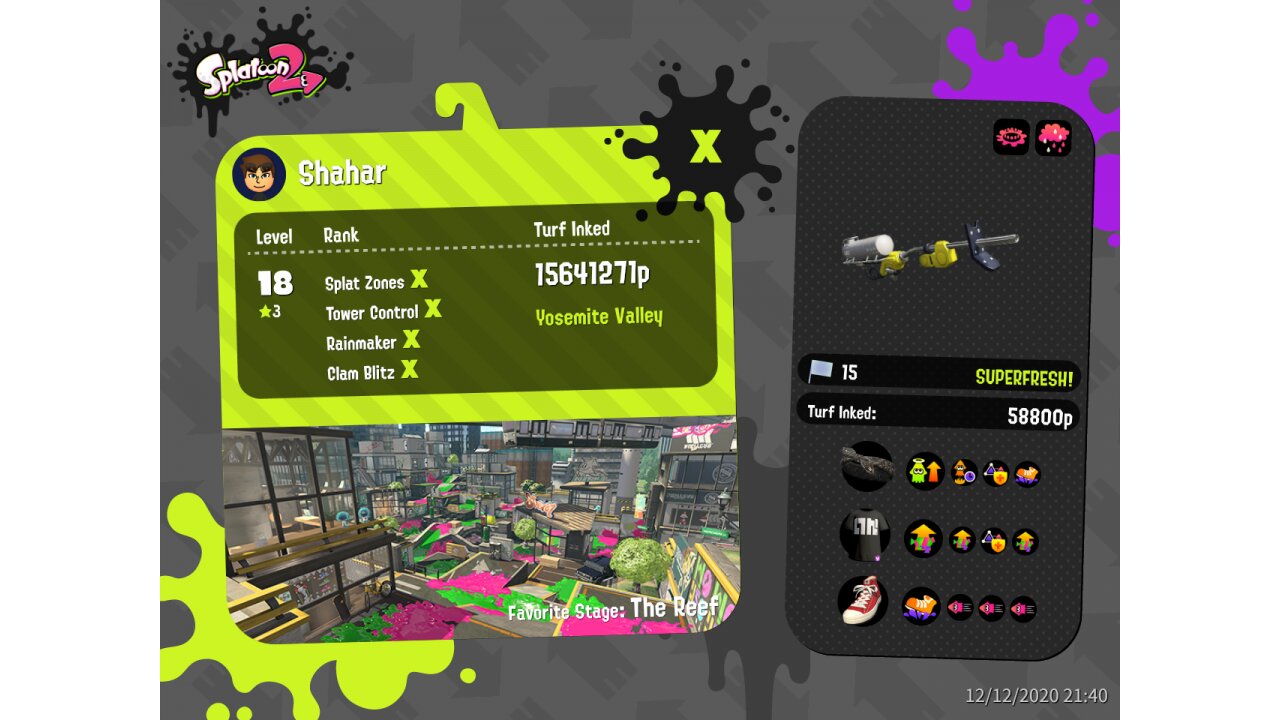
Task: Select Shahar's Mii avatar portrait
Action: pyautogui.click(x=259, y=174)
